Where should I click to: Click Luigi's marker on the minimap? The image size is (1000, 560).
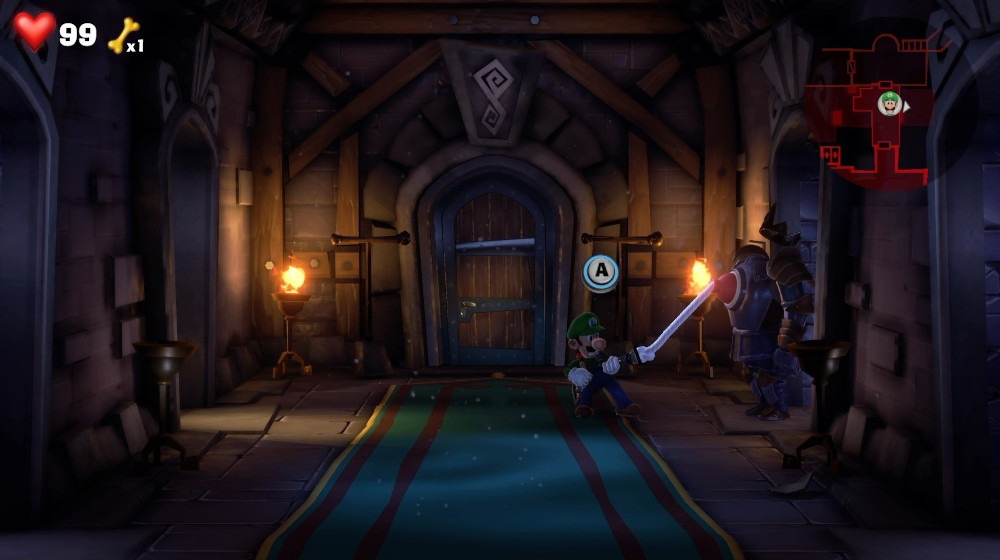tap(889, 103)
